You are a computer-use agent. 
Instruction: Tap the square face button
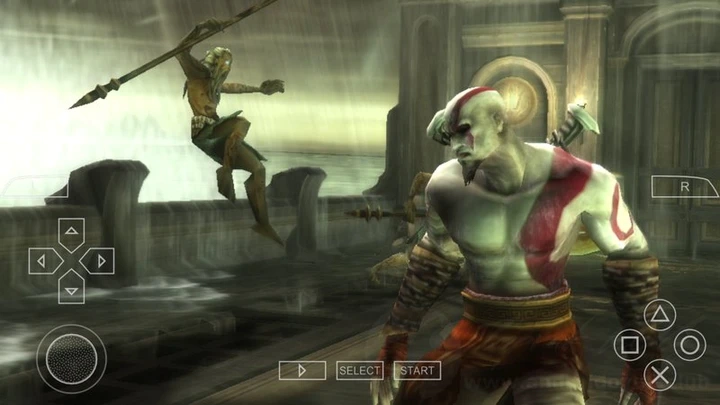(630, 346)
